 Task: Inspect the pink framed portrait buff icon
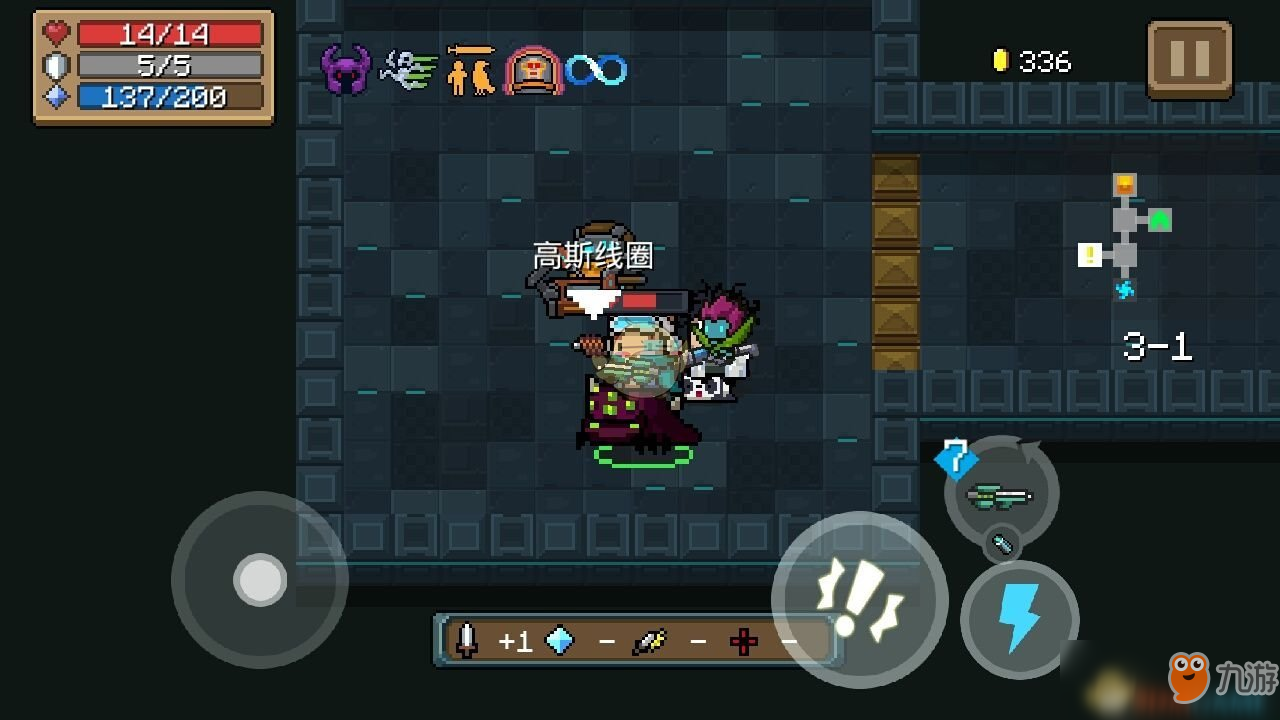533,70
